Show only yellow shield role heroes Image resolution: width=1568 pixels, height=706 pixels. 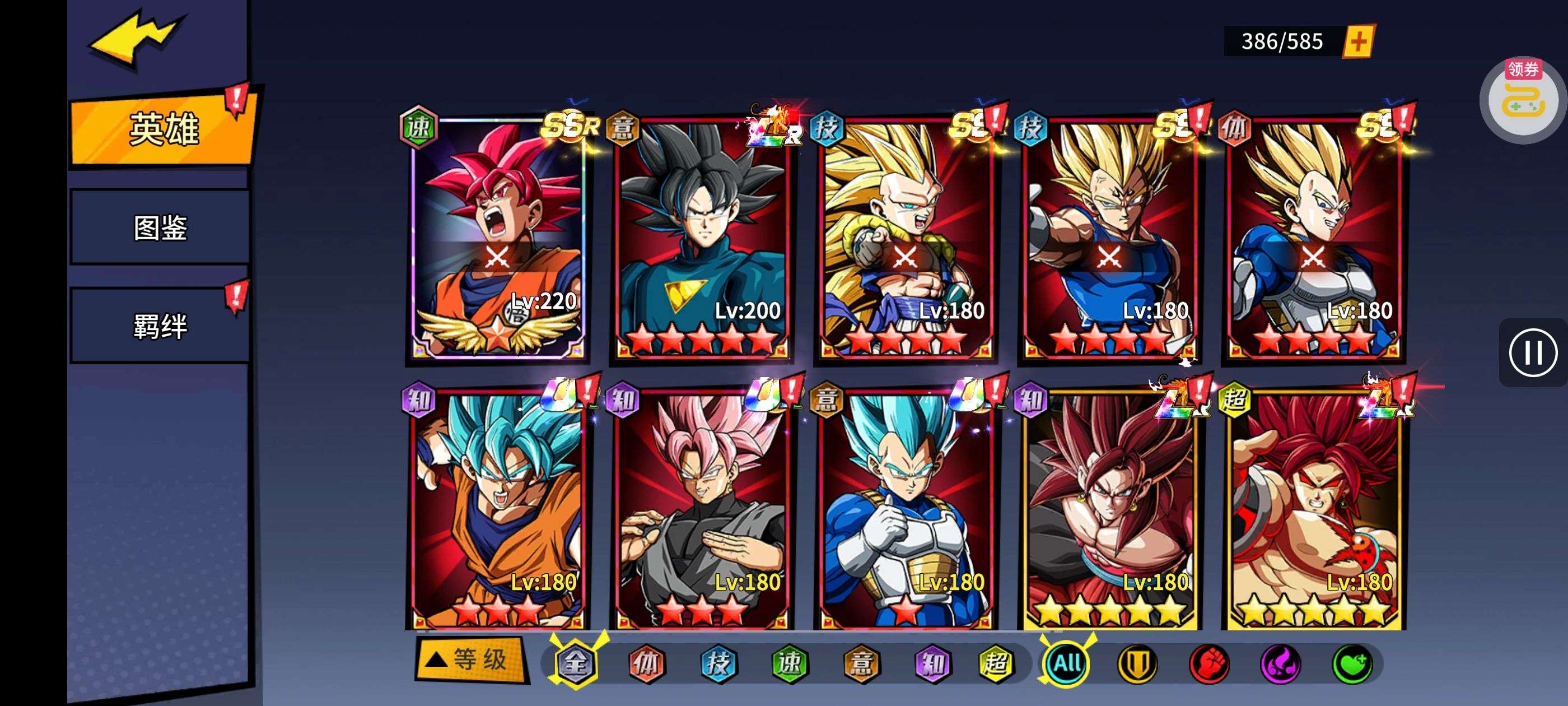coord(1137,663)
